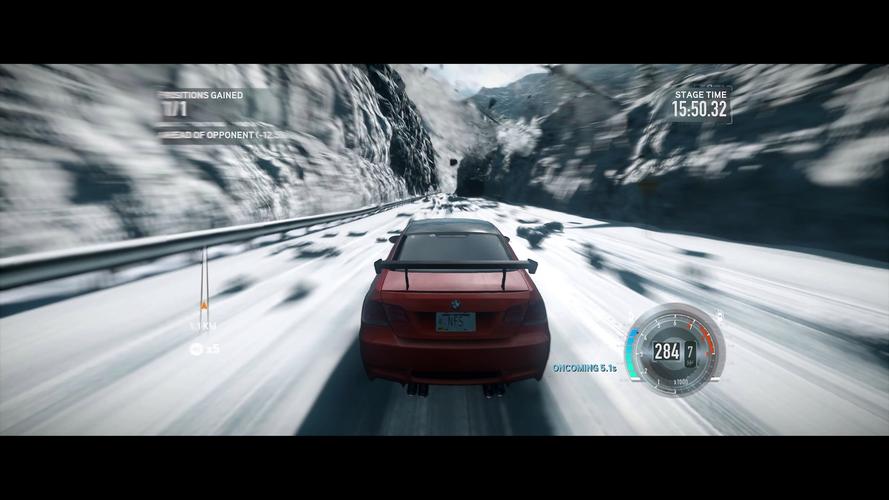Click the round tachometer gauge
889x500 pixels.
point(671,350)
